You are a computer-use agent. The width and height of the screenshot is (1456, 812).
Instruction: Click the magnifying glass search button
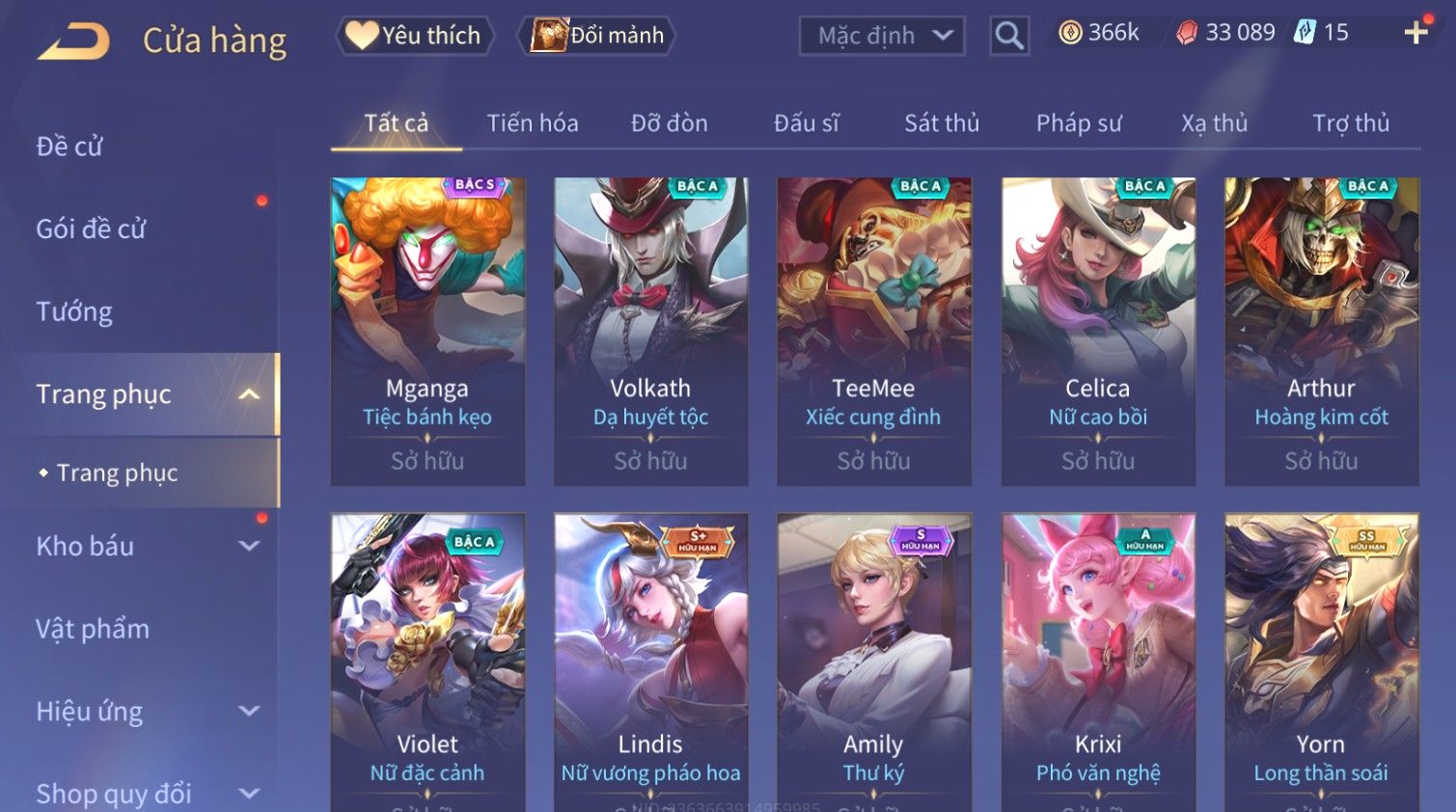tap(1009, 37)
